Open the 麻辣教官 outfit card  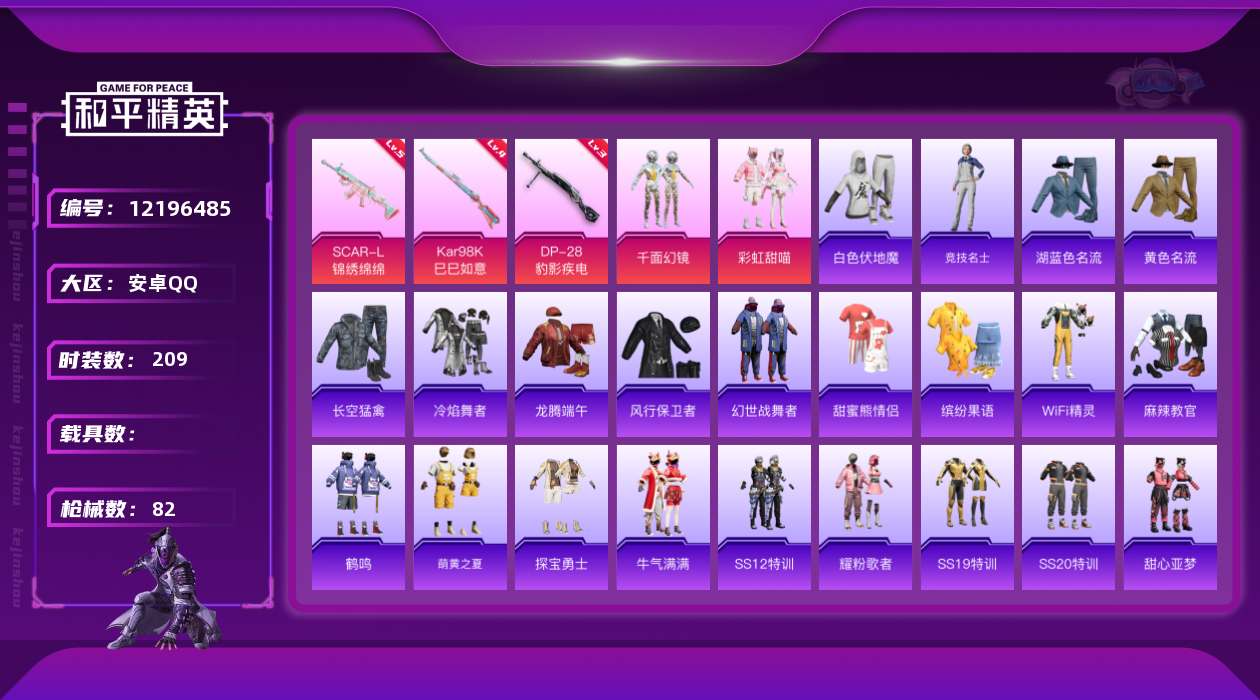click(1170, 364)
